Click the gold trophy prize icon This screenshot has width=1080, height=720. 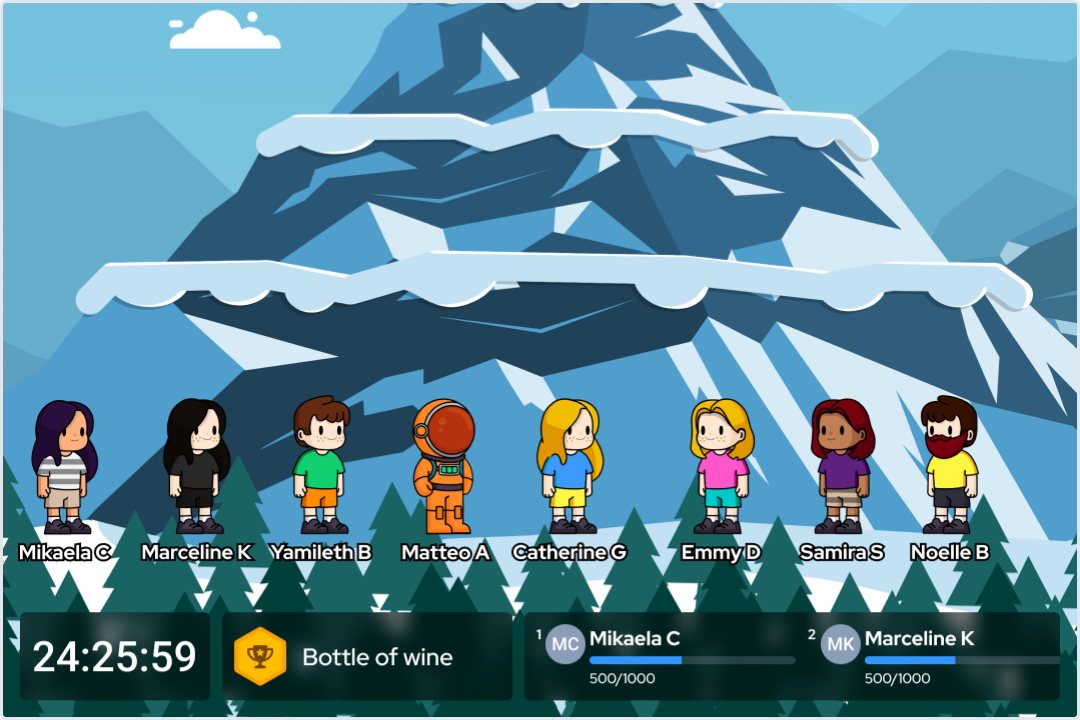260,656
